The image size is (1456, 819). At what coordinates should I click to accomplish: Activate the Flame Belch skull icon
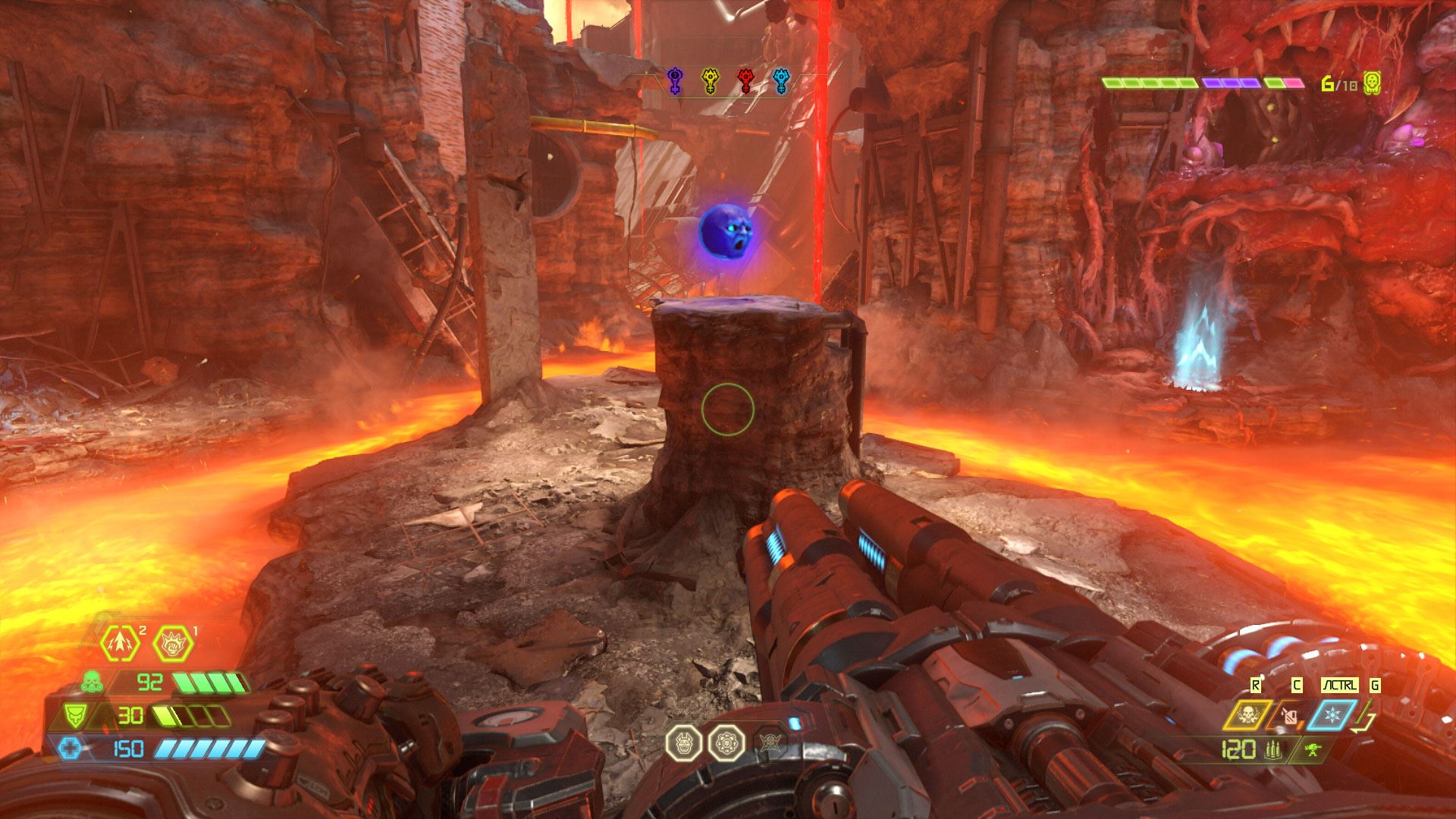[1247, 715]
